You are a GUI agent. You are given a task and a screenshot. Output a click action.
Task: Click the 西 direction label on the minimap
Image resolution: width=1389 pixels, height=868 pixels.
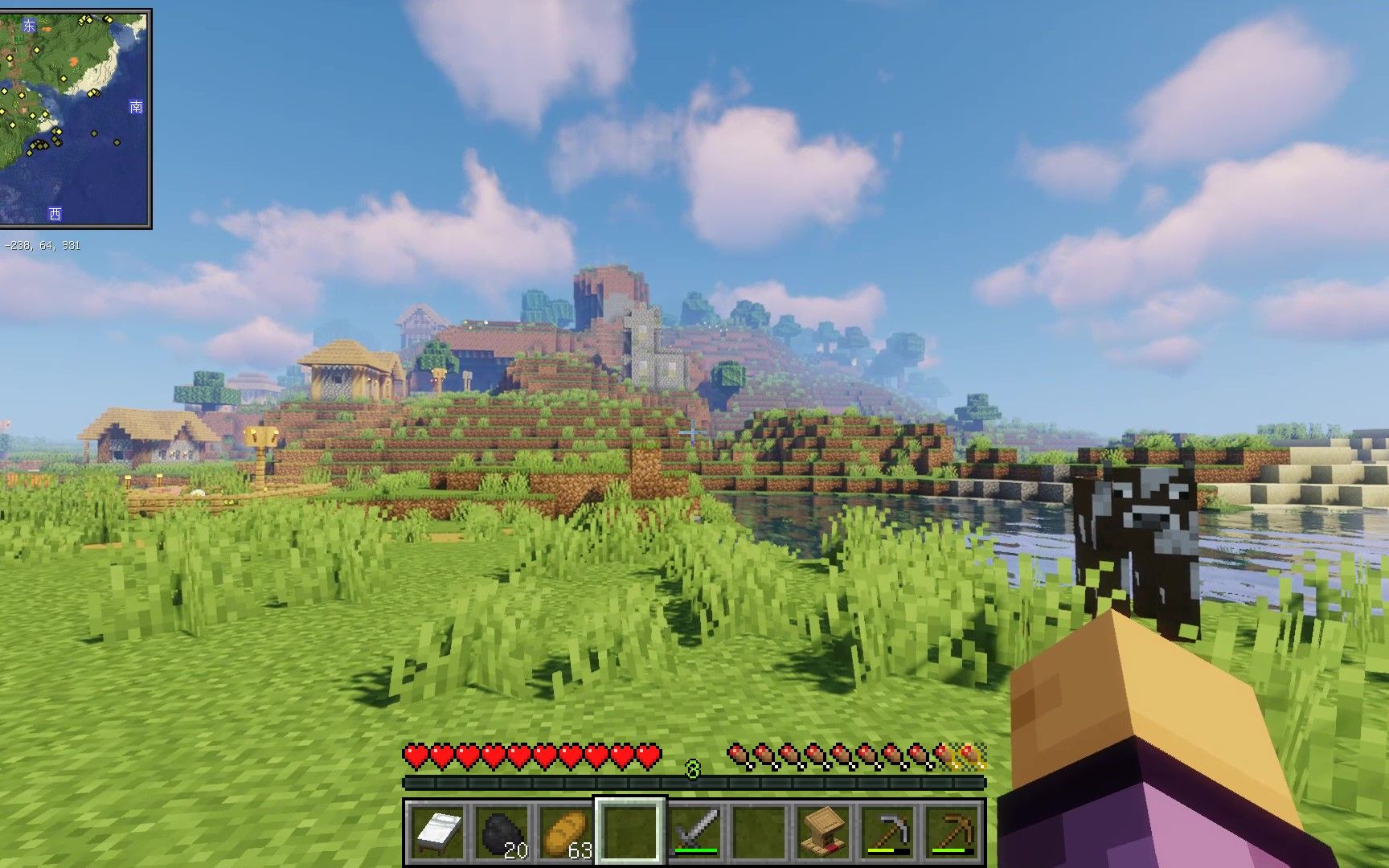53,213
